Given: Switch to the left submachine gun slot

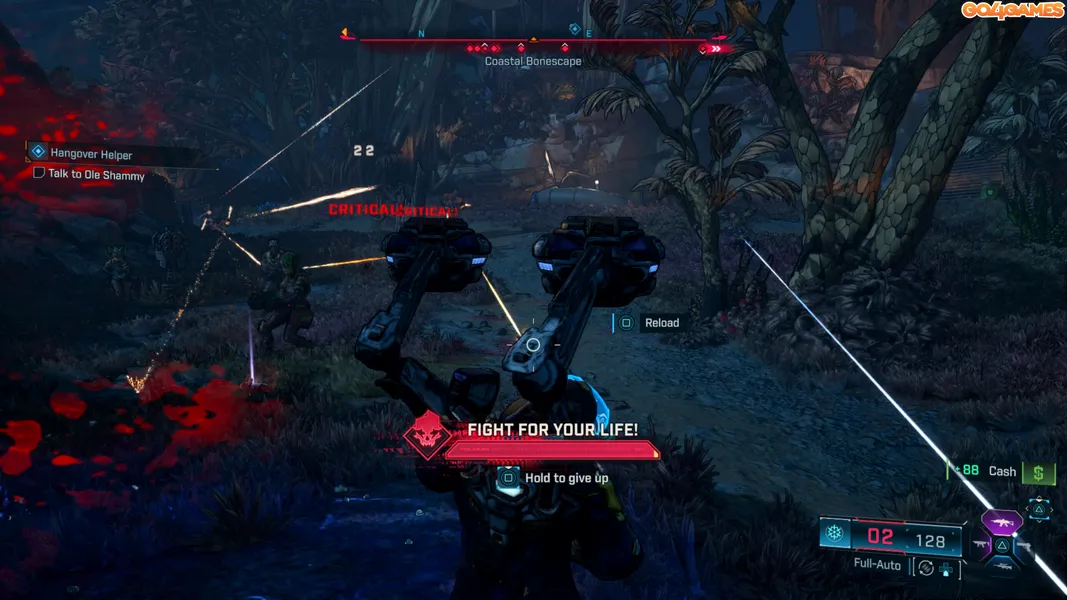Looking at the screenshot, I should 979,545.
